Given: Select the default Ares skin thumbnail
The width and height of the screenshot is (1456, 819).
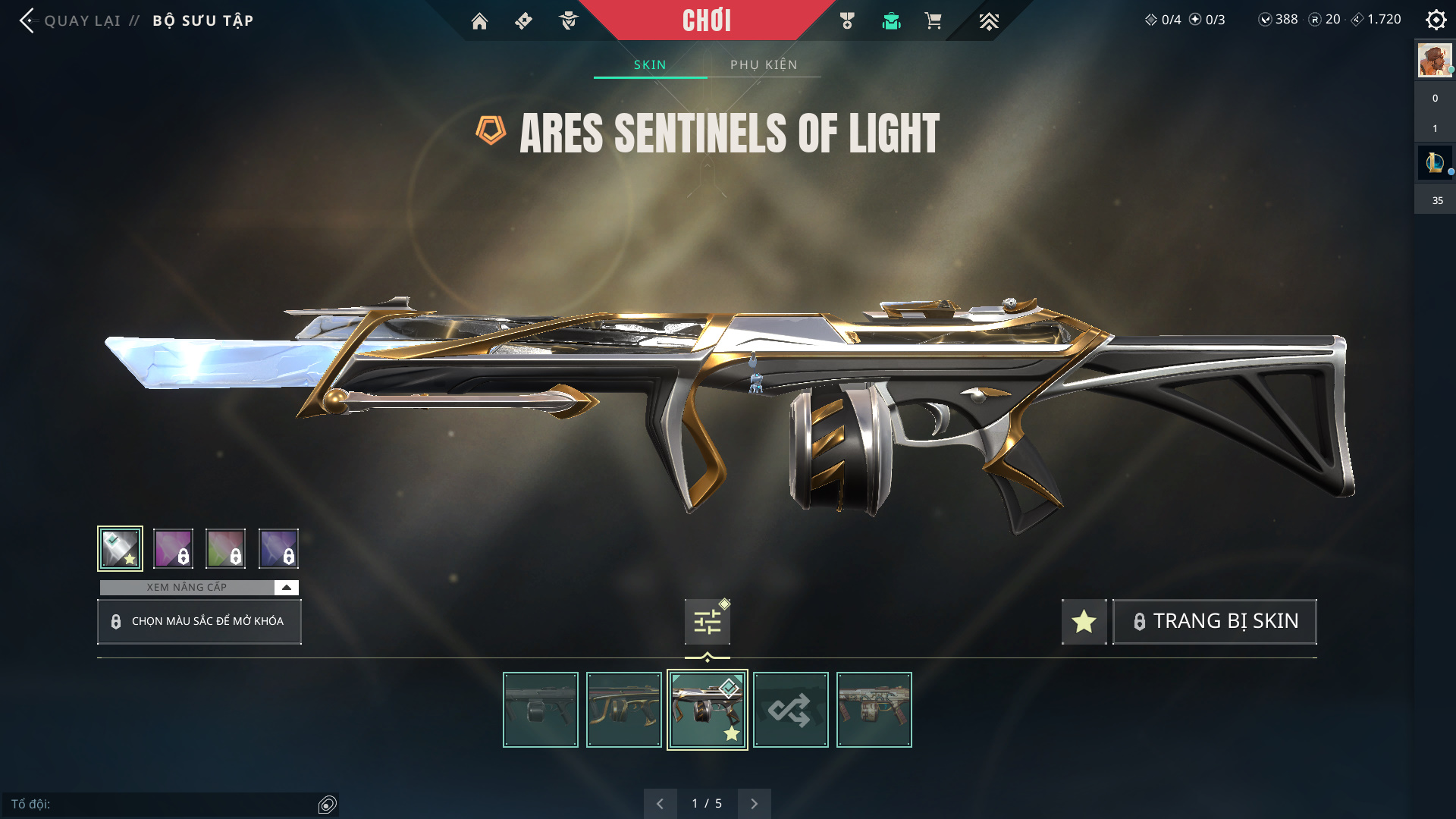Looking at the screenshot, I should click(540, 710).
